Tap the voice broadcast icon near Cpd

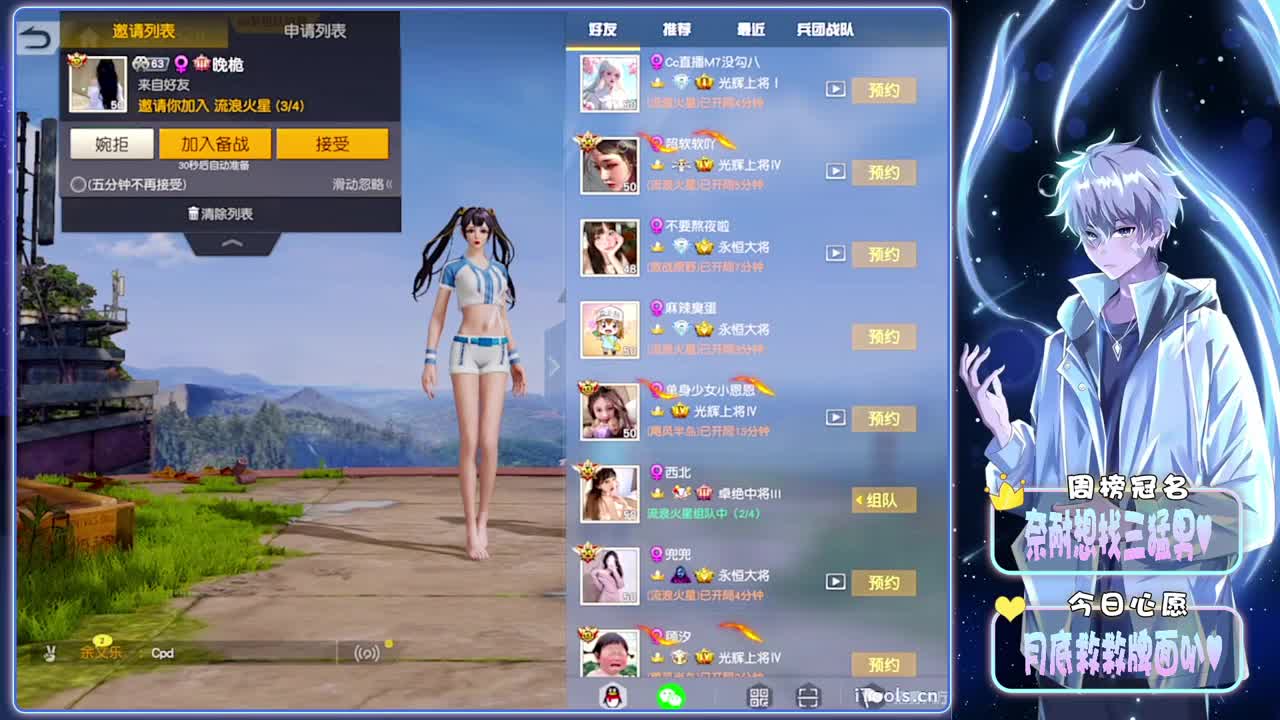[365, 652]
